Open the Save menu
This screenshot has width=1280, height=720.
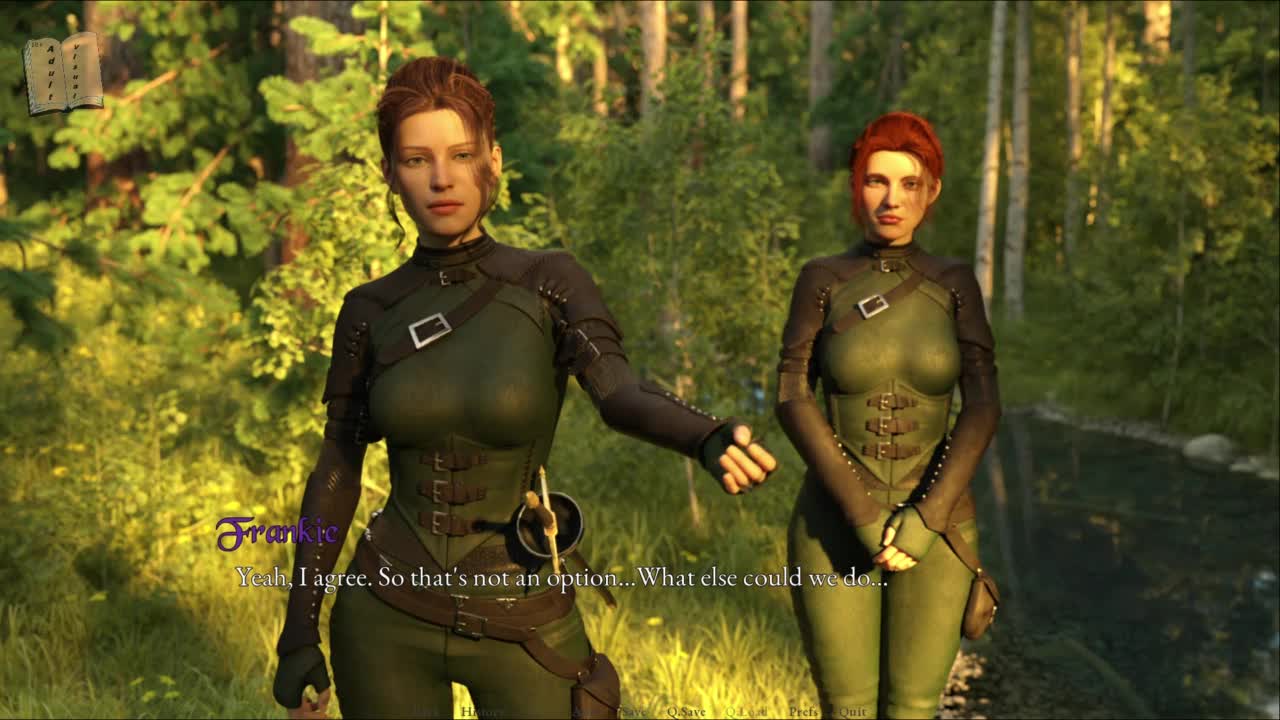633,712
